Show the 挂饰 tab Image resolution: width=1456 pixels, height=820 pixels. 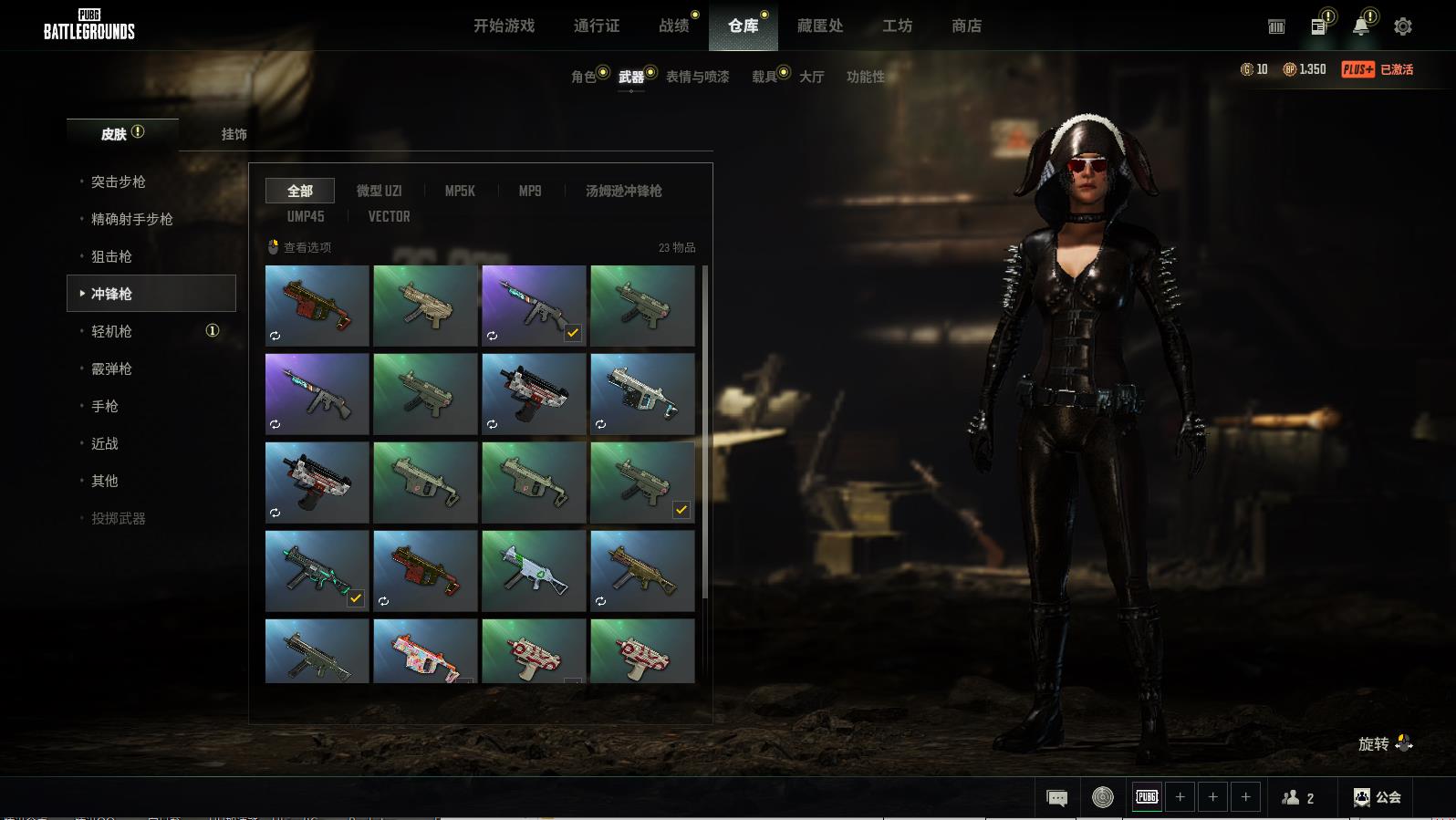click(x=234, y=134)
